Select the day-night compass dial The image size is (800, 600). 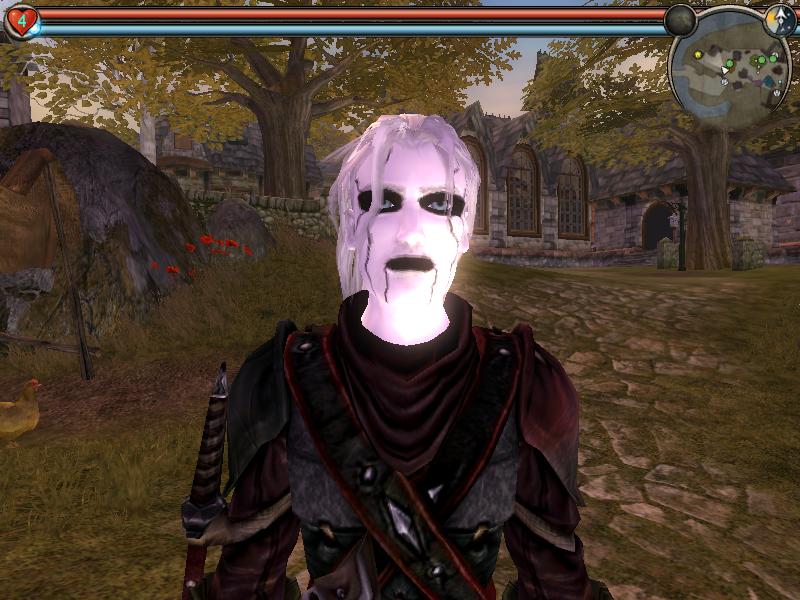[x=780, y=19]
